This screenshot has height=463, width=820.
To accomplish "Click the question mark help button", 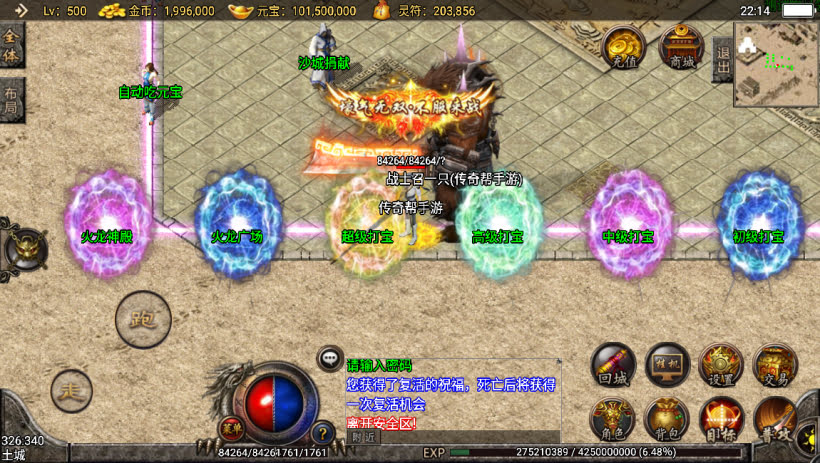I will [x=322, y=433].
